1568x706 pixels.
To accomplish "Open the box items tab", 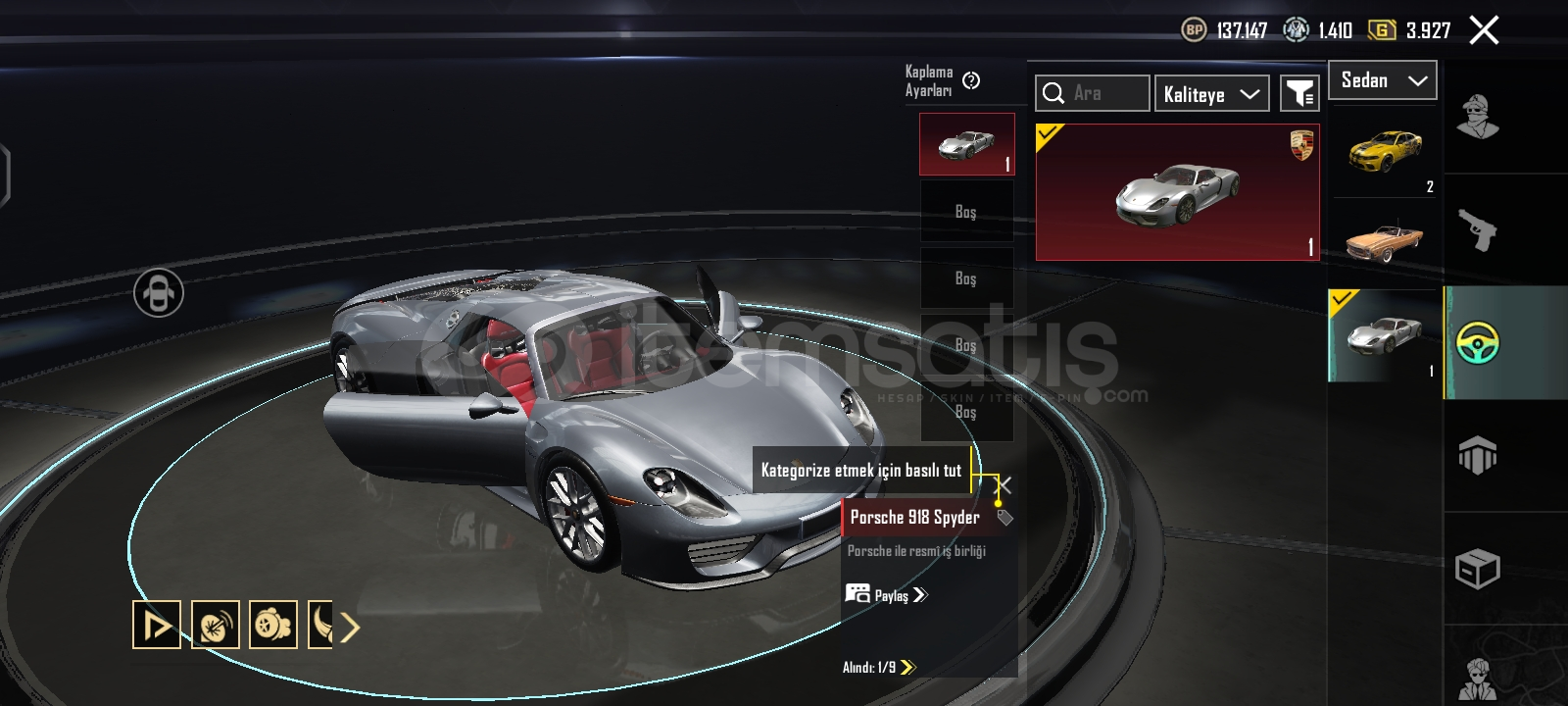I will click(x=1478, y=569).
